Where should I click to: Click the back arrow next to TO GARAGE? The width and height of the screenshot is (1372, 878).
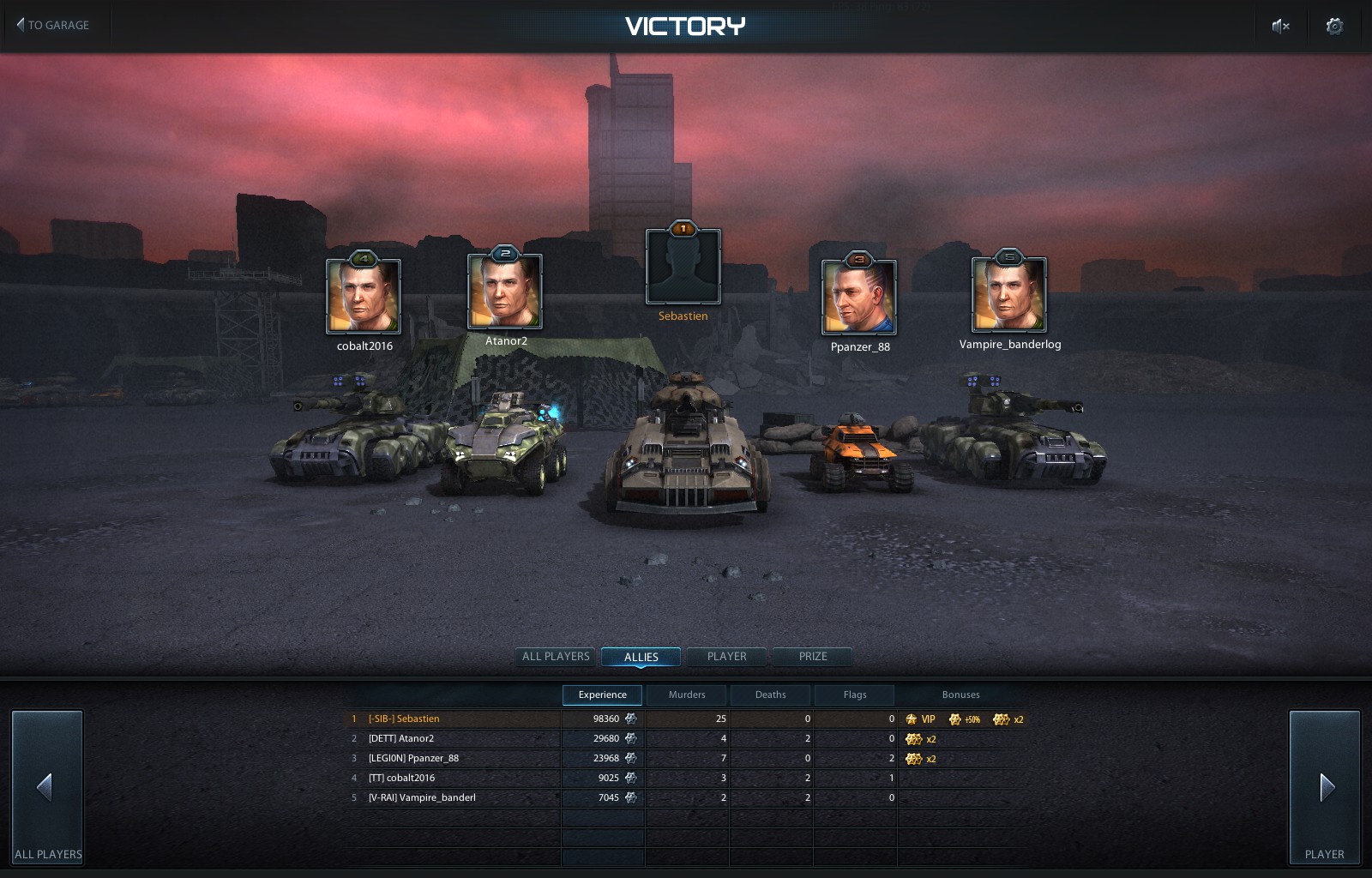19,25
